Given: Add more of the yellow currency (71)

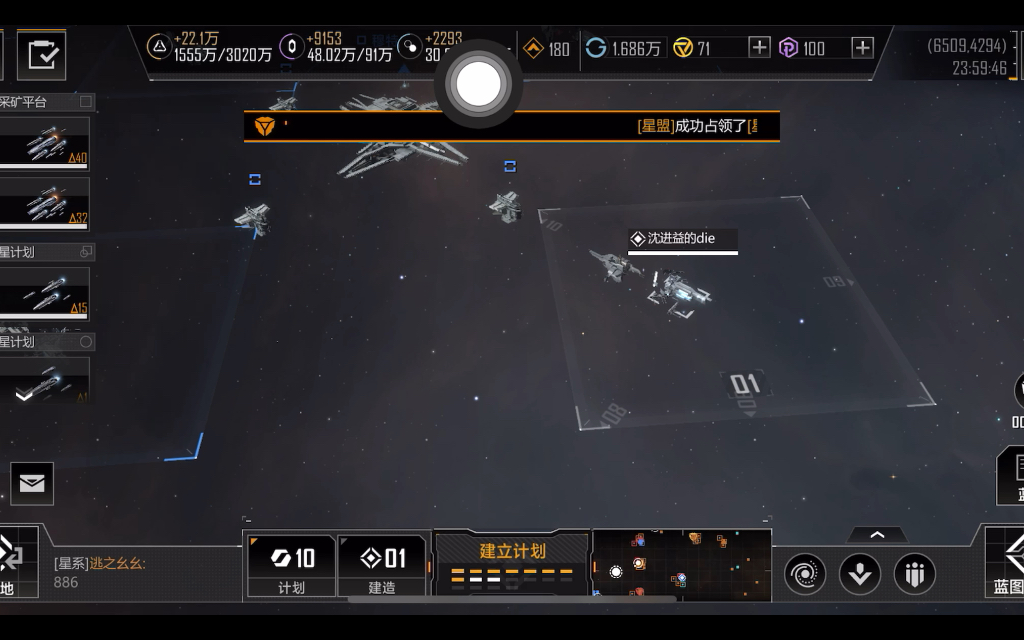Looking at the screenshot, I should 759,48.
